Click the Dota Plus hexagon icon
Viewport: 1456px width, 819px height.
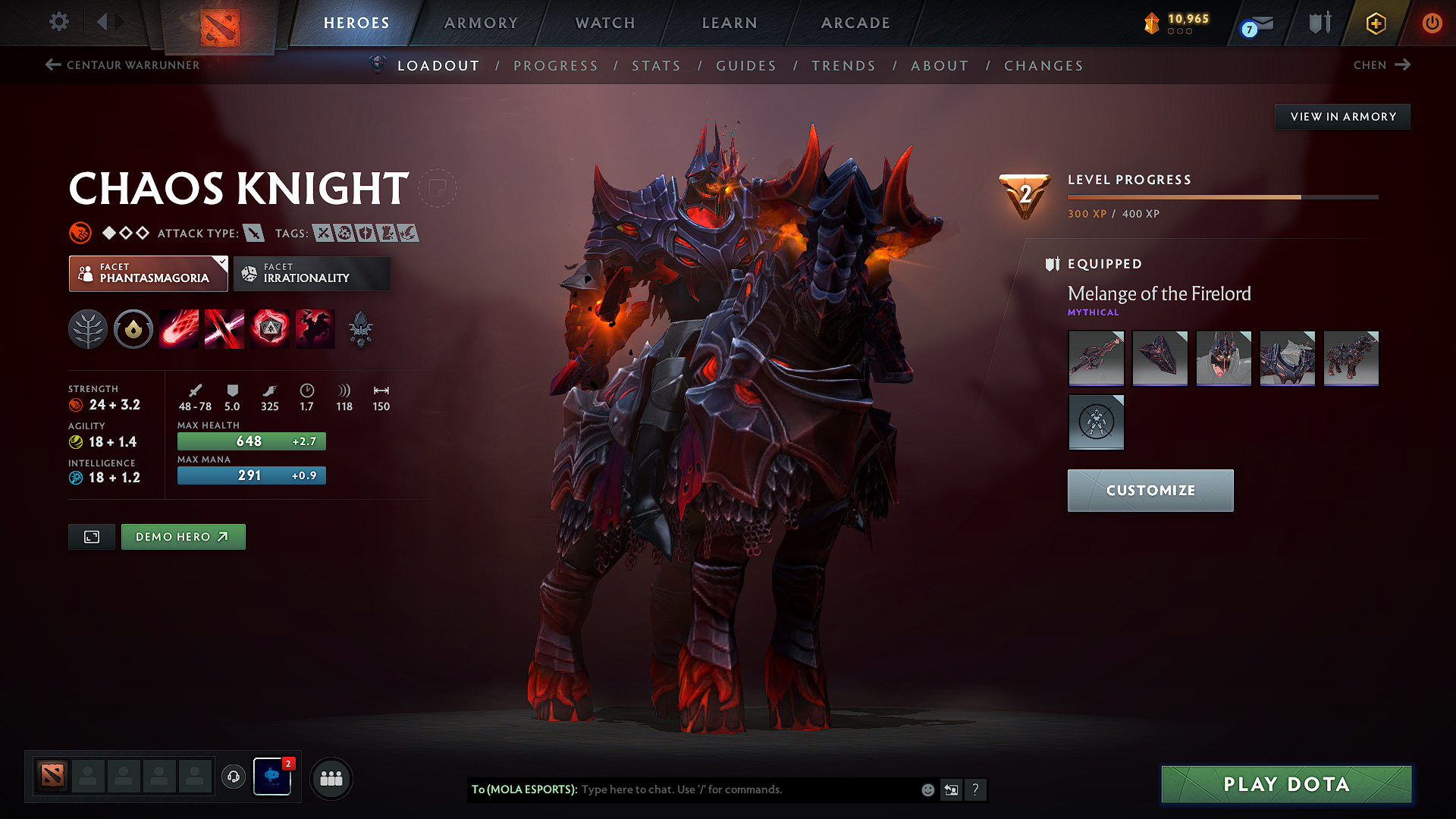[1375, 24]
